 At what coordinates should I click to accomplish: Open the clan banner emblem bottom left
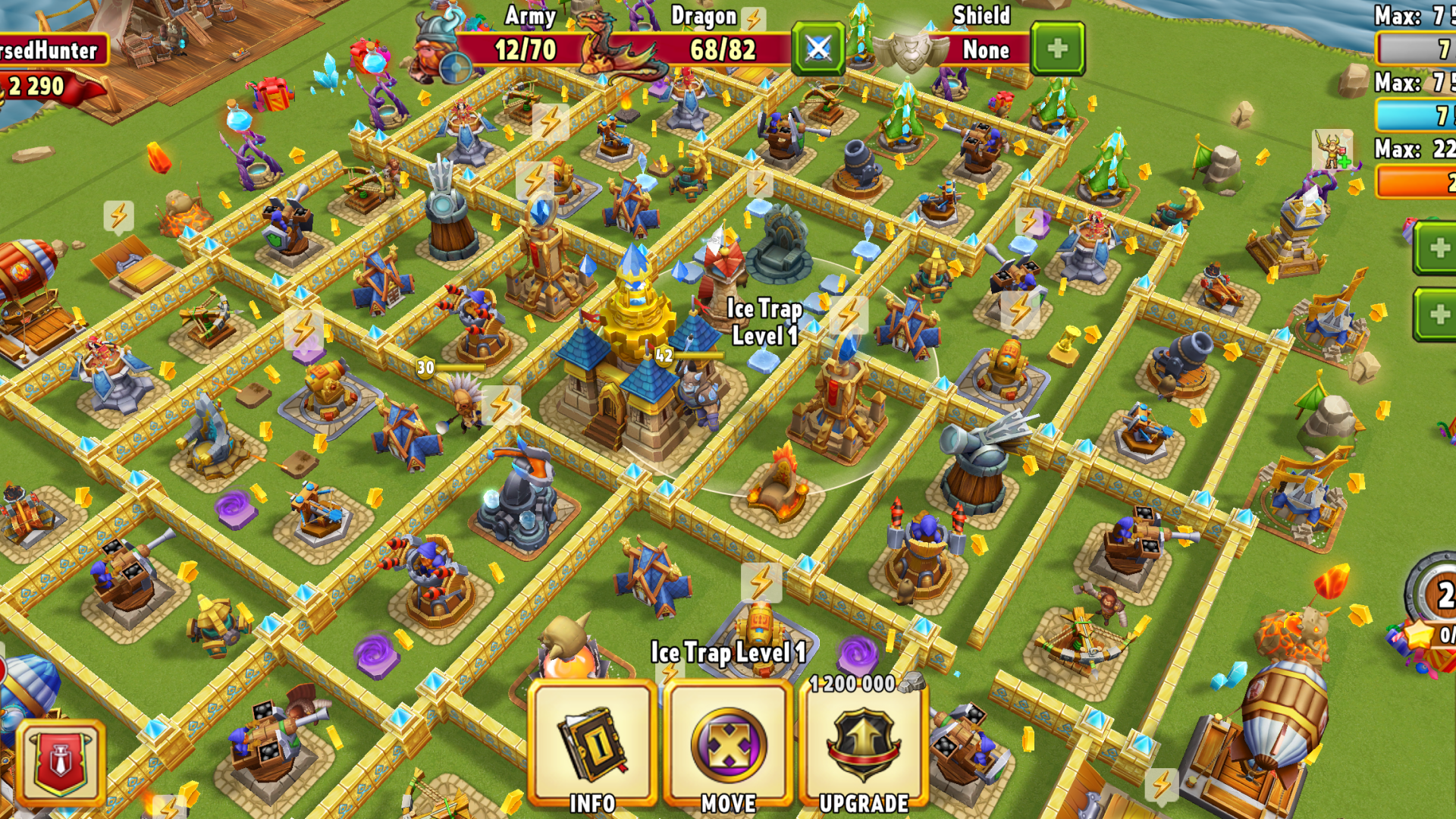click(x=59, y=762)
